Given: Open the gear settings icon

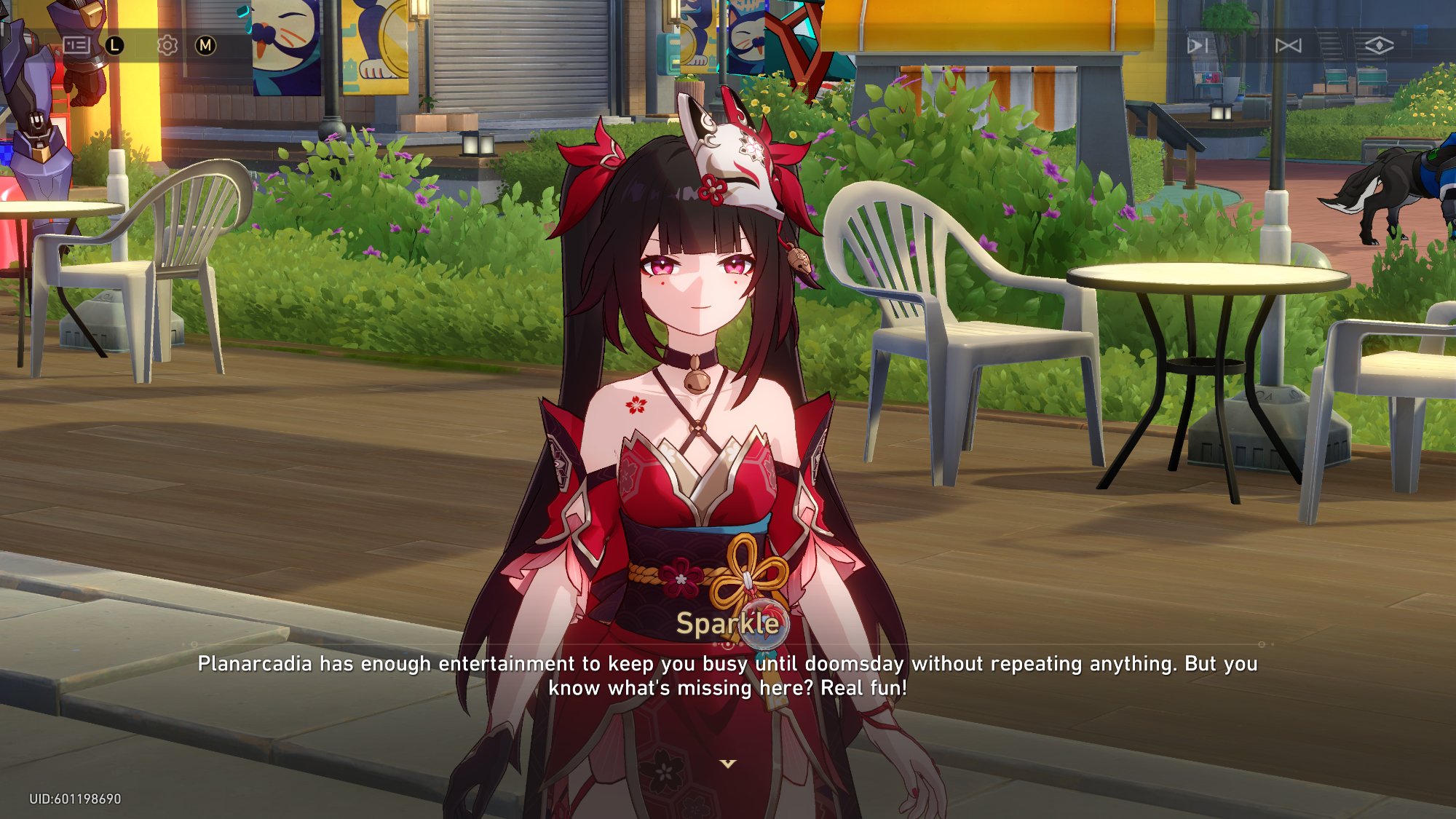Looking at the screenshot, I should pyautogui.click(x=167, y=46).
